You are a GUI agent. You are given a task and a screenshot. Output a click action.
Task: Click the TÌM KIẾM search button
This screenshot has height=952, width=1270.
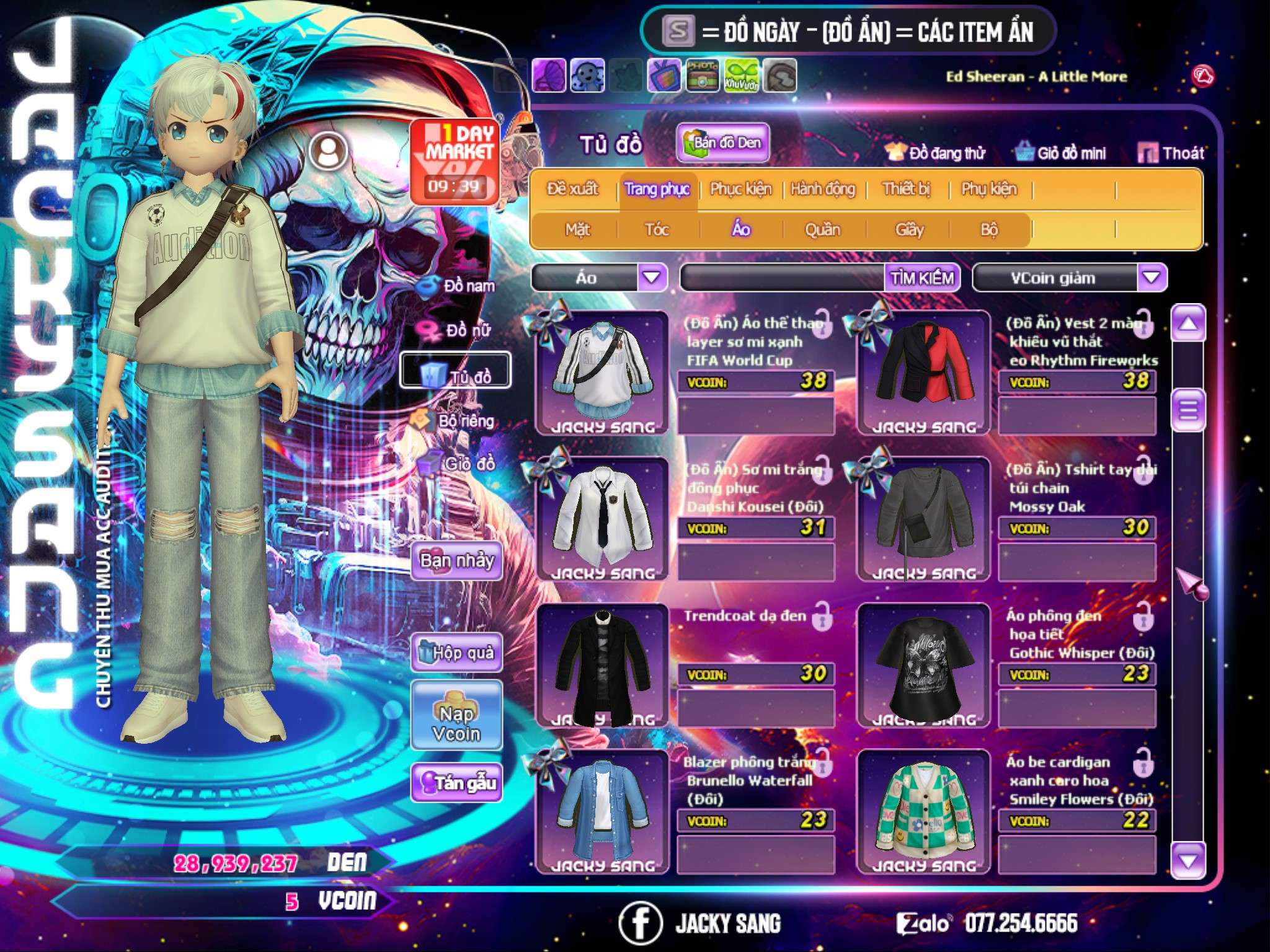click(x=922, y=278)
